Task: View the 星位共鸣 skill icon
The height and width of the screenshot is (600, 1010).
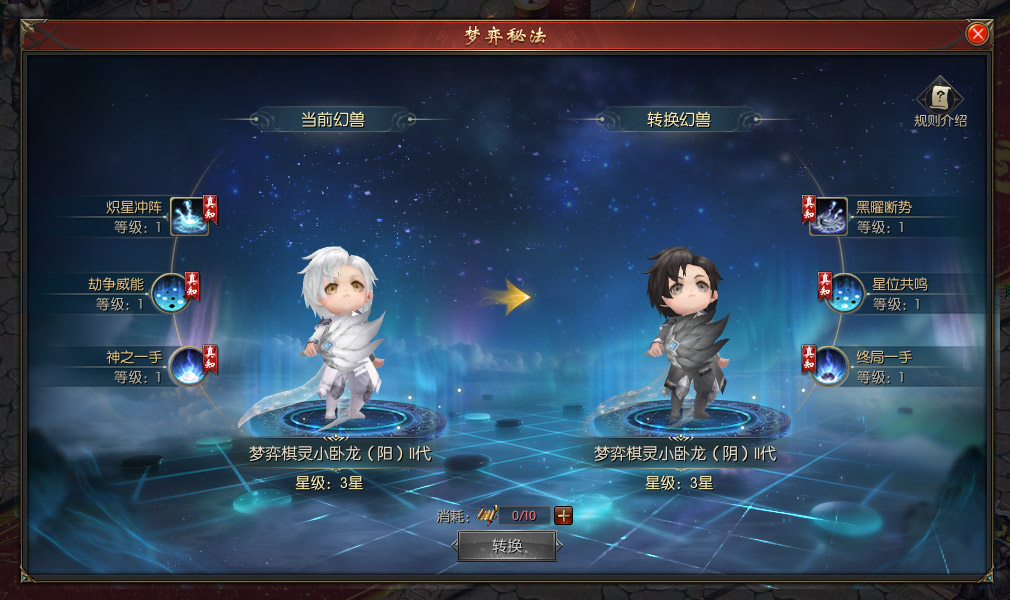Action: click(845, 292)
